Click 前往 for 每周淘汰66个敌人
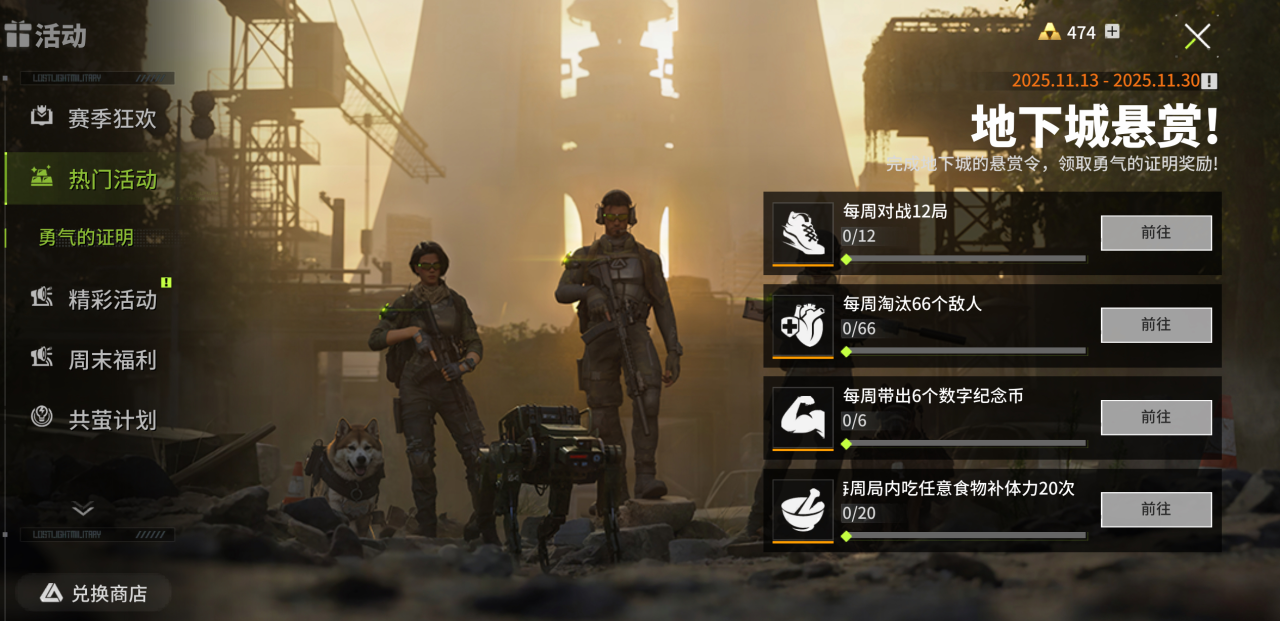 [1156, 325]
